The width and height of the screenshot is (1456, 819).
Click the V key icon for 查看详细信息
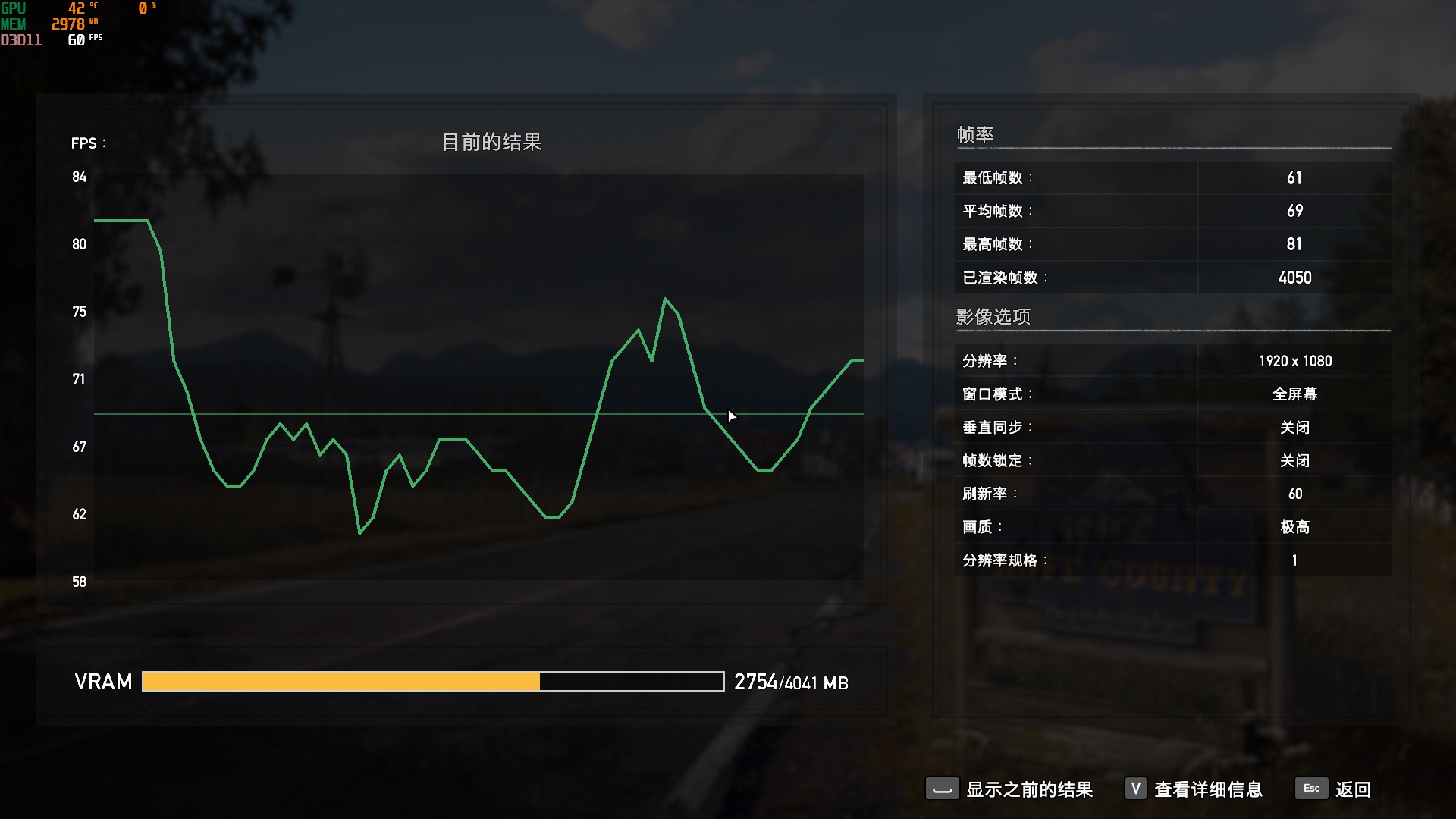coord(1135,789)
